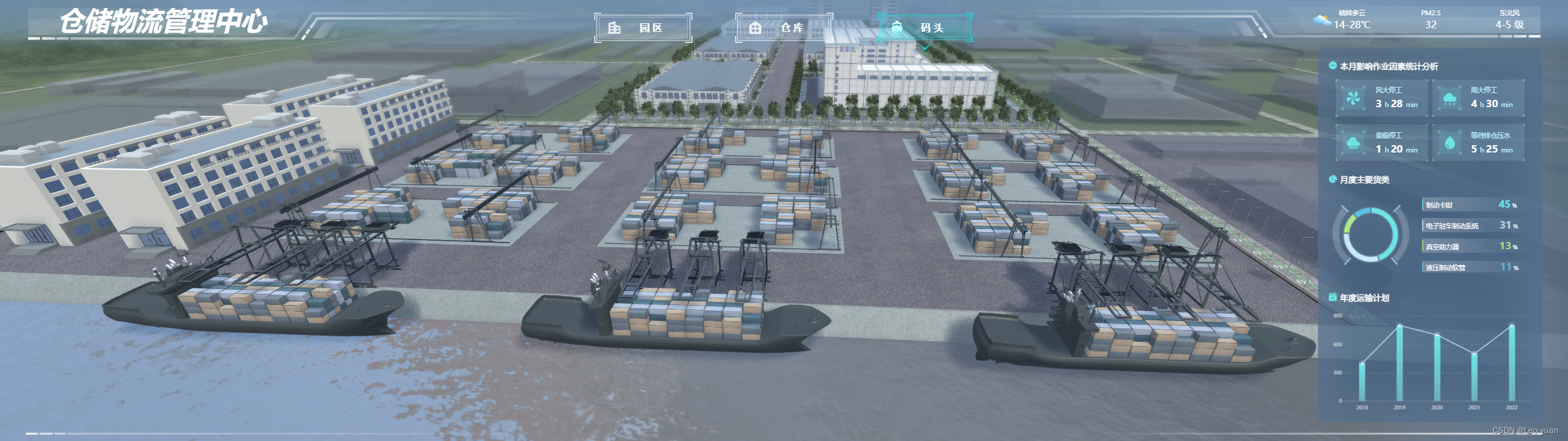Select the 制动卡钳 45% legend row
Viewport: 1568px width, 441px height.
coord(1471,205)
